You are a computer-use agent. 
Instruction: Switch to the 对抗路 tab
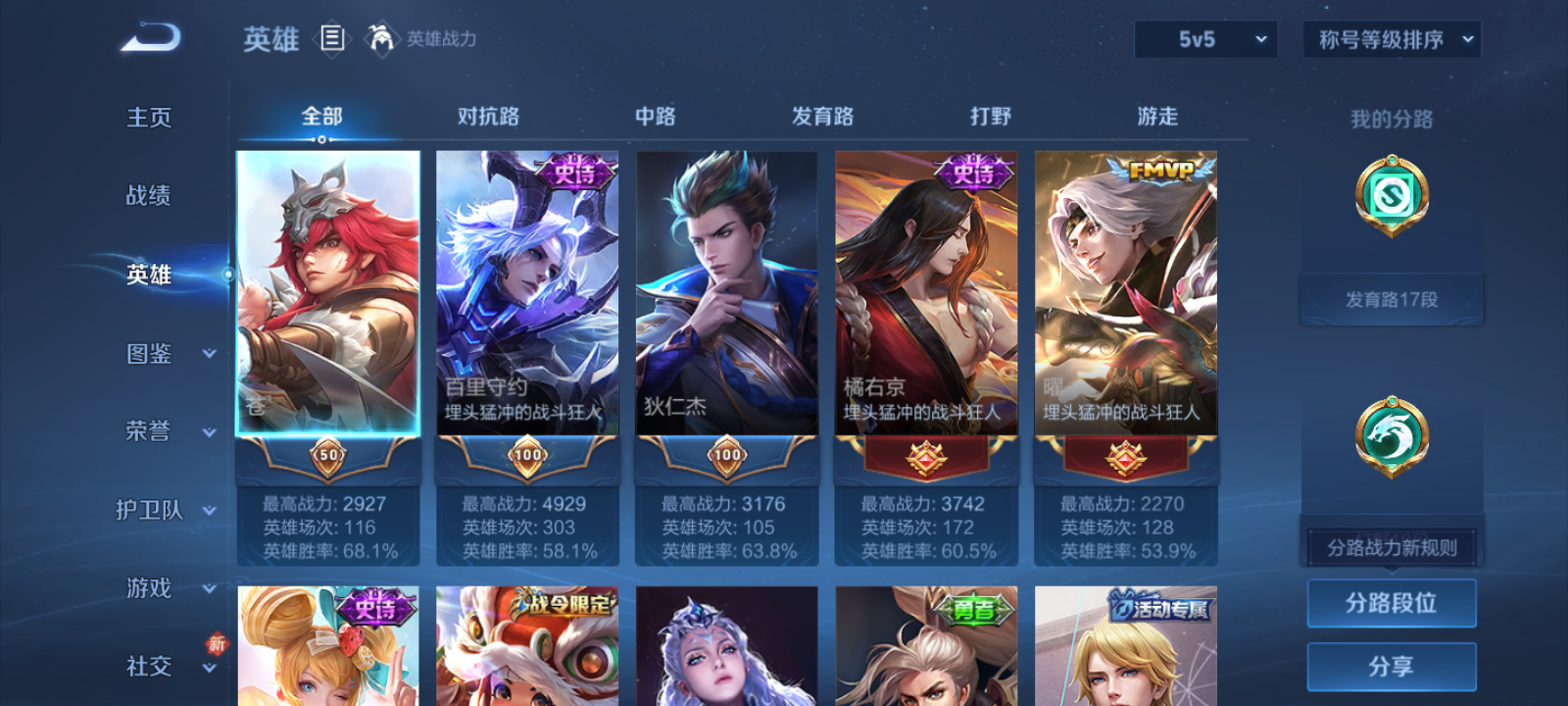pos(486,116)
